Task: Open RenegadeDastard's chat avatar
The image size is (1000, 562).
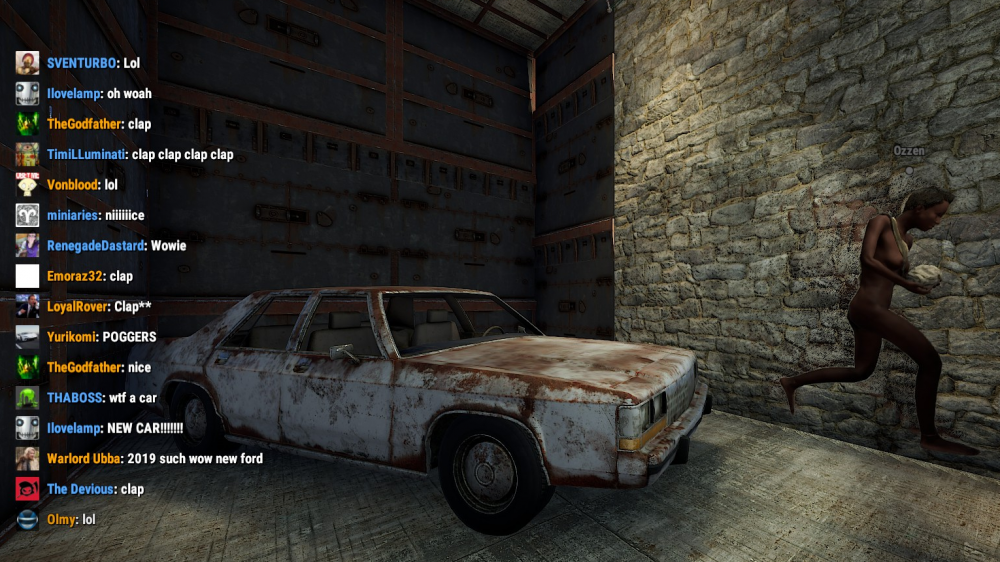Action: click(x=28, y=245)
